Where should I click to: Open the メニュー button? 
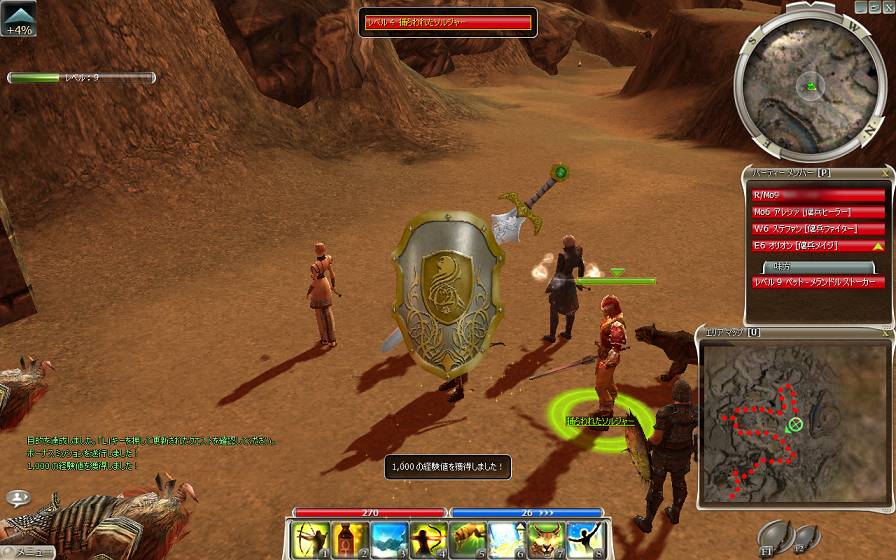tap(27, 552)
